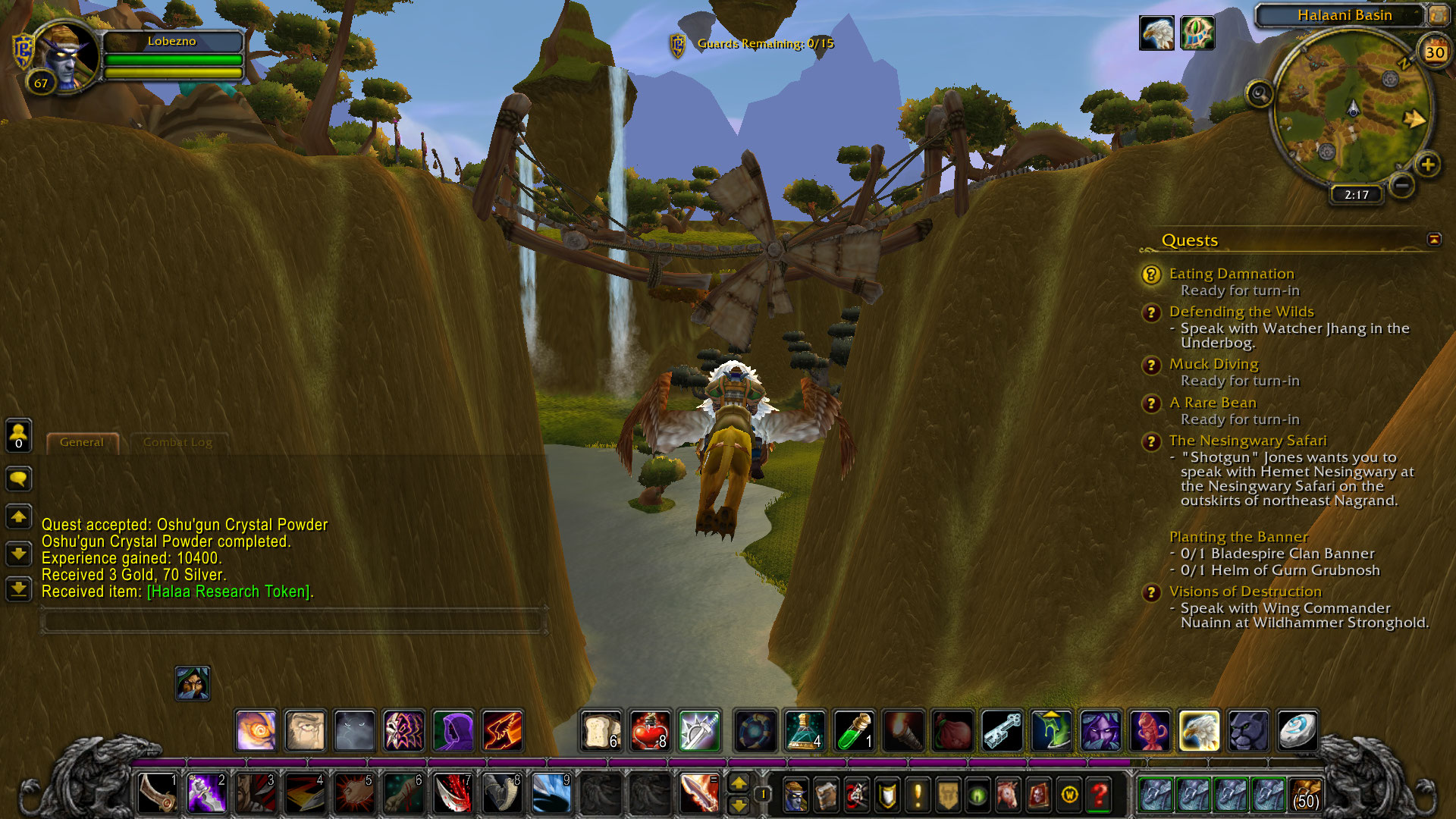This screenshot has width=1456, height=819.
Task: Open The Nesingwary Safari quest entry
Action: tap(1247, 441)
